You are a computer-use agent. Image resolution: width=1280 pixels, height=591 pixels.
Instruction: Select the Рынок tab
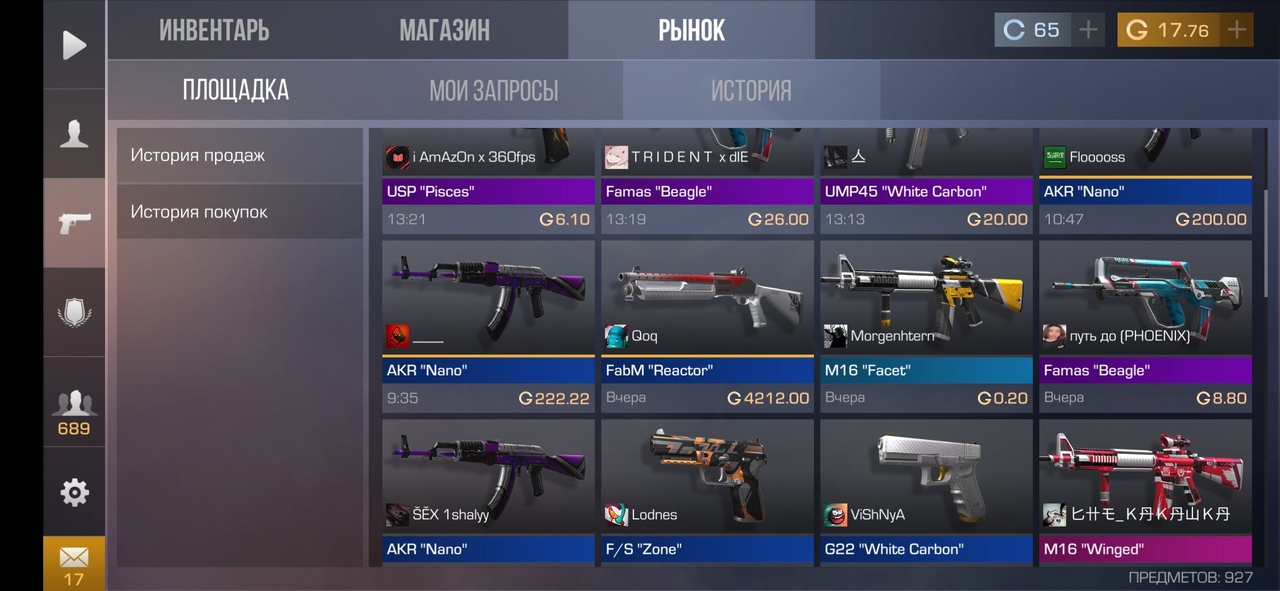(691, 30)
